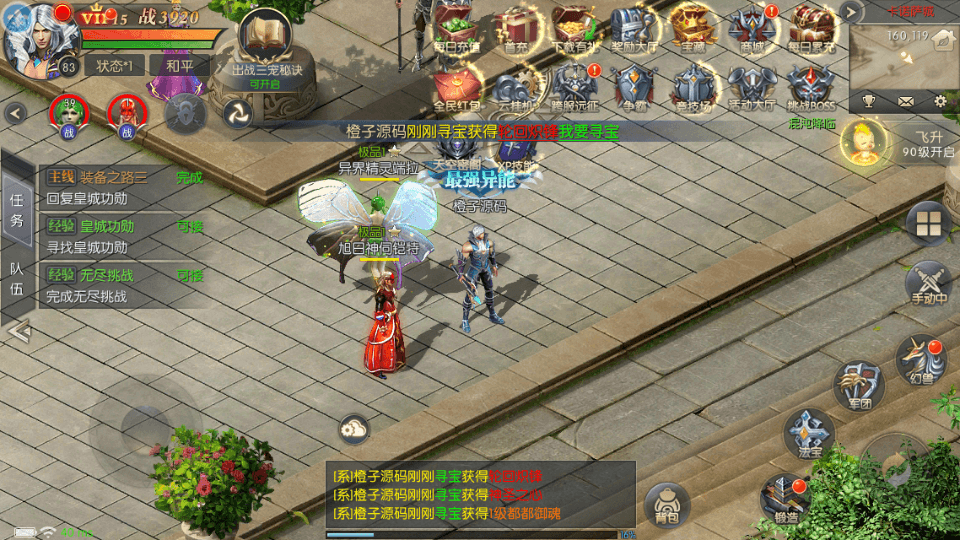
Task: Open the 背包 bag button
Action: point(668,506)
